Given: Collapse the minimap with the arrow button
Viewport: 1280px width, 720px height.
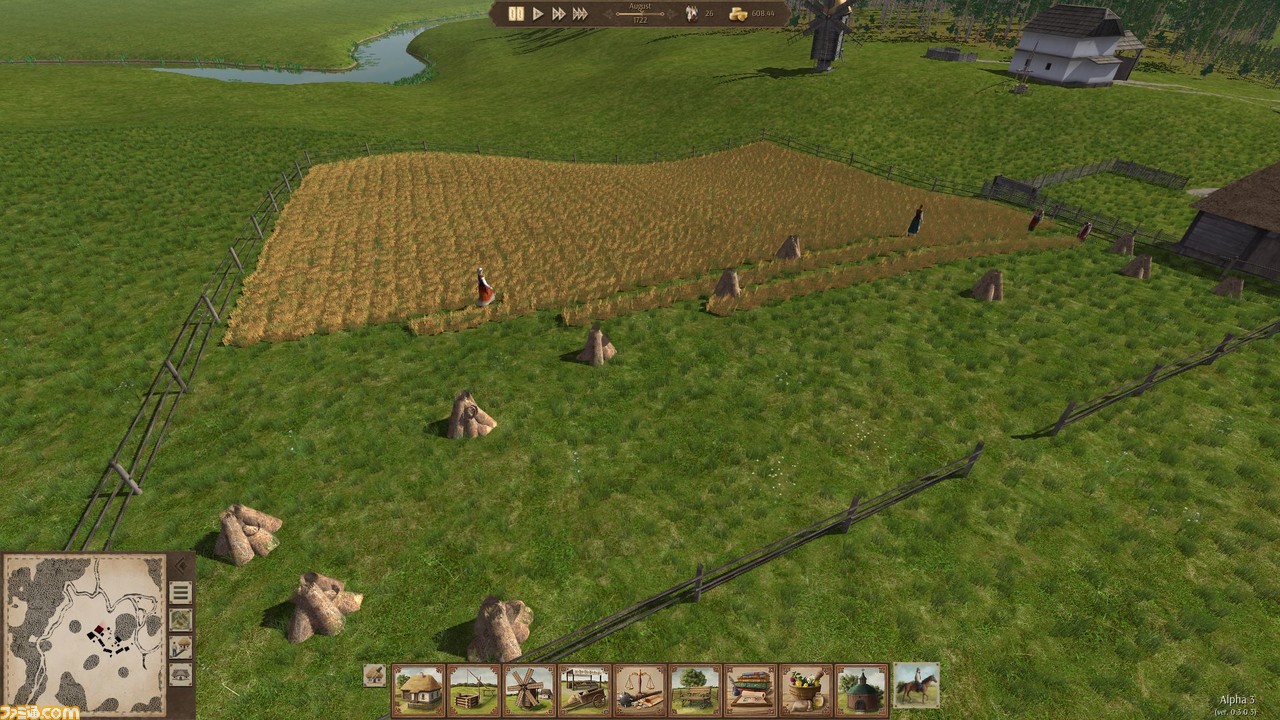Looking at the screenshot, I should pos(180,565).
